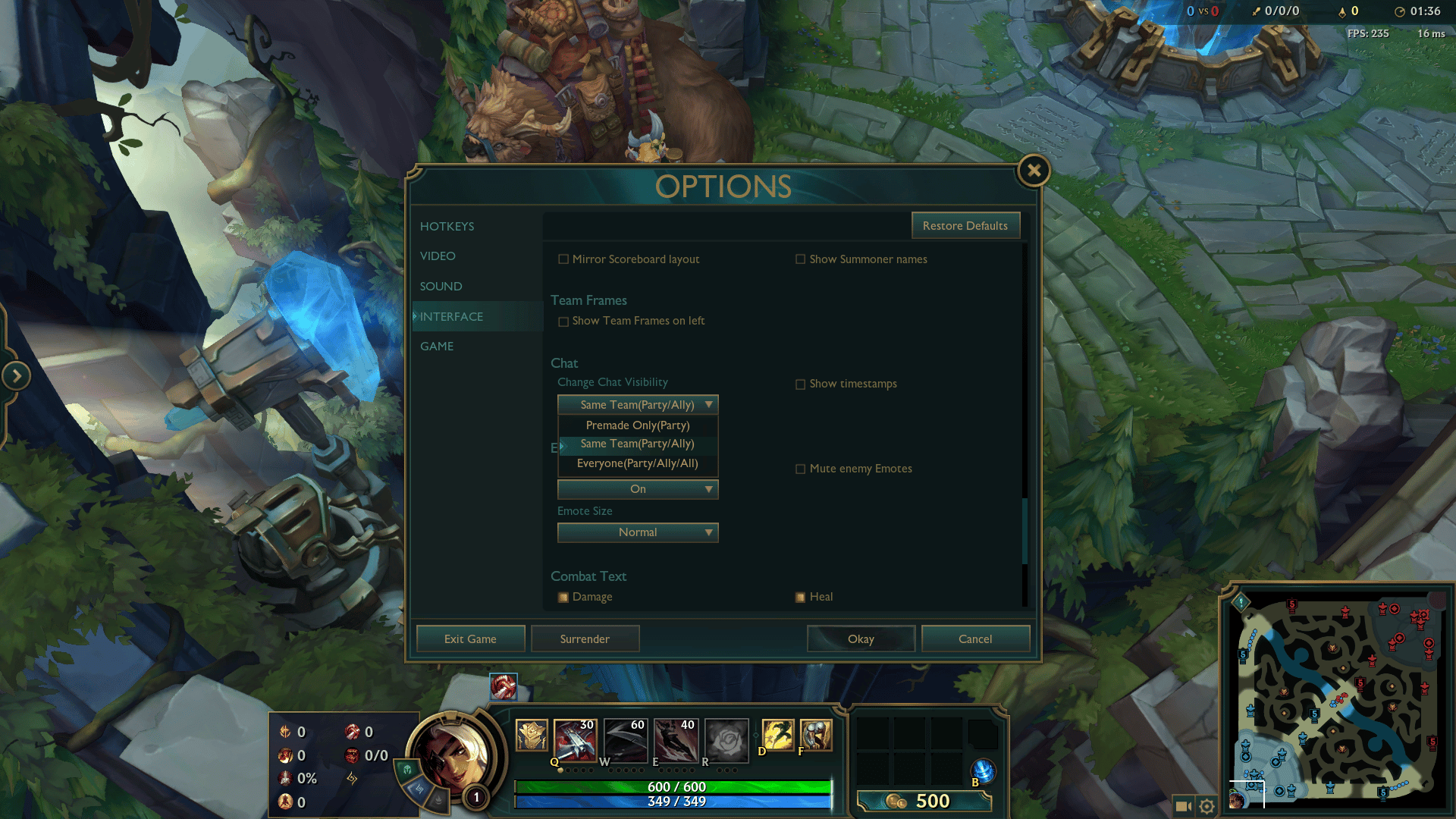
Task: Open the Emotes On dropdown
Action: point(637,489)
